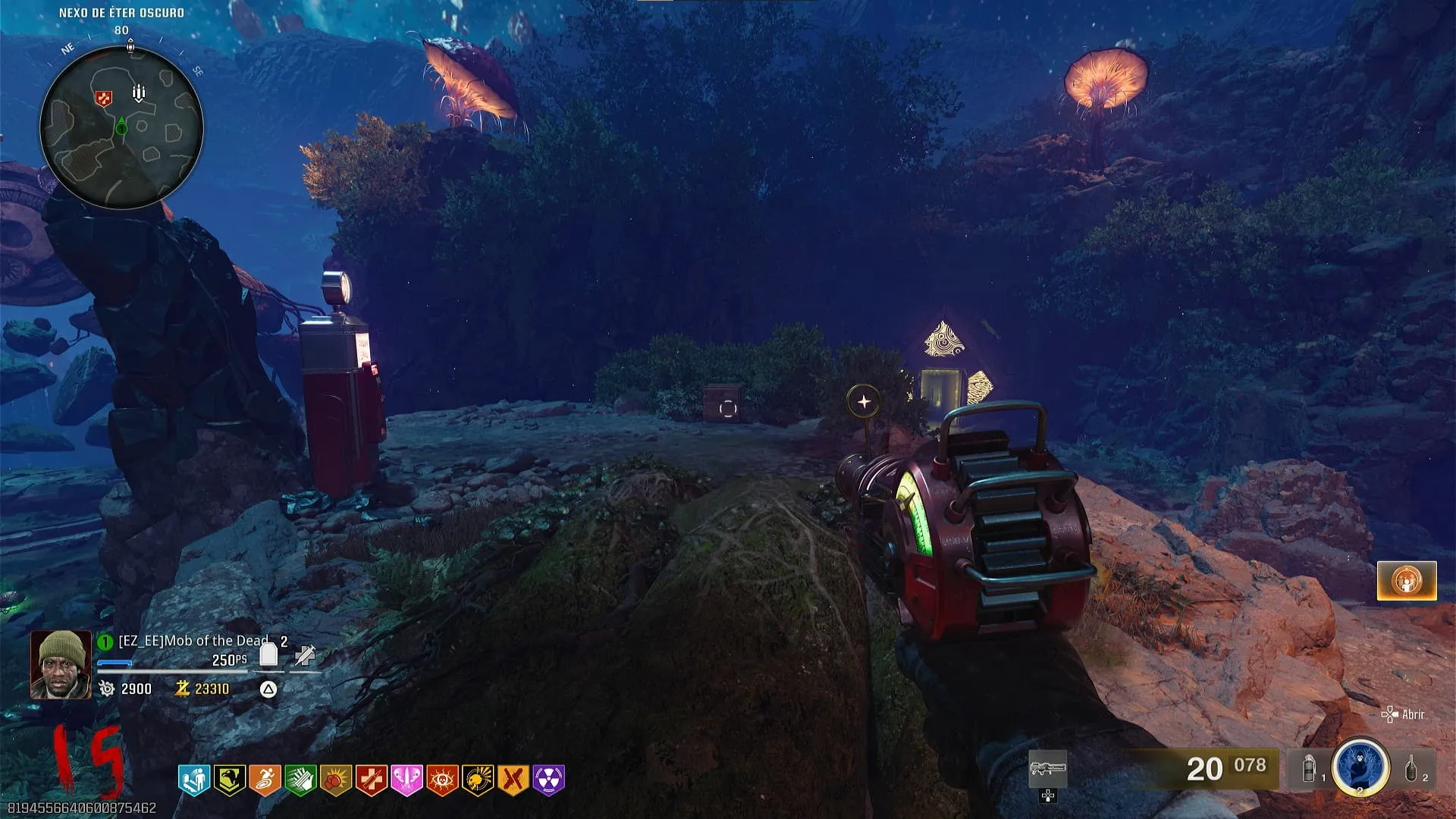Viewport: 1456px width, 819px height.
Task: Choose the purple radiation perk icon
Action: click(x=549, y=780)
